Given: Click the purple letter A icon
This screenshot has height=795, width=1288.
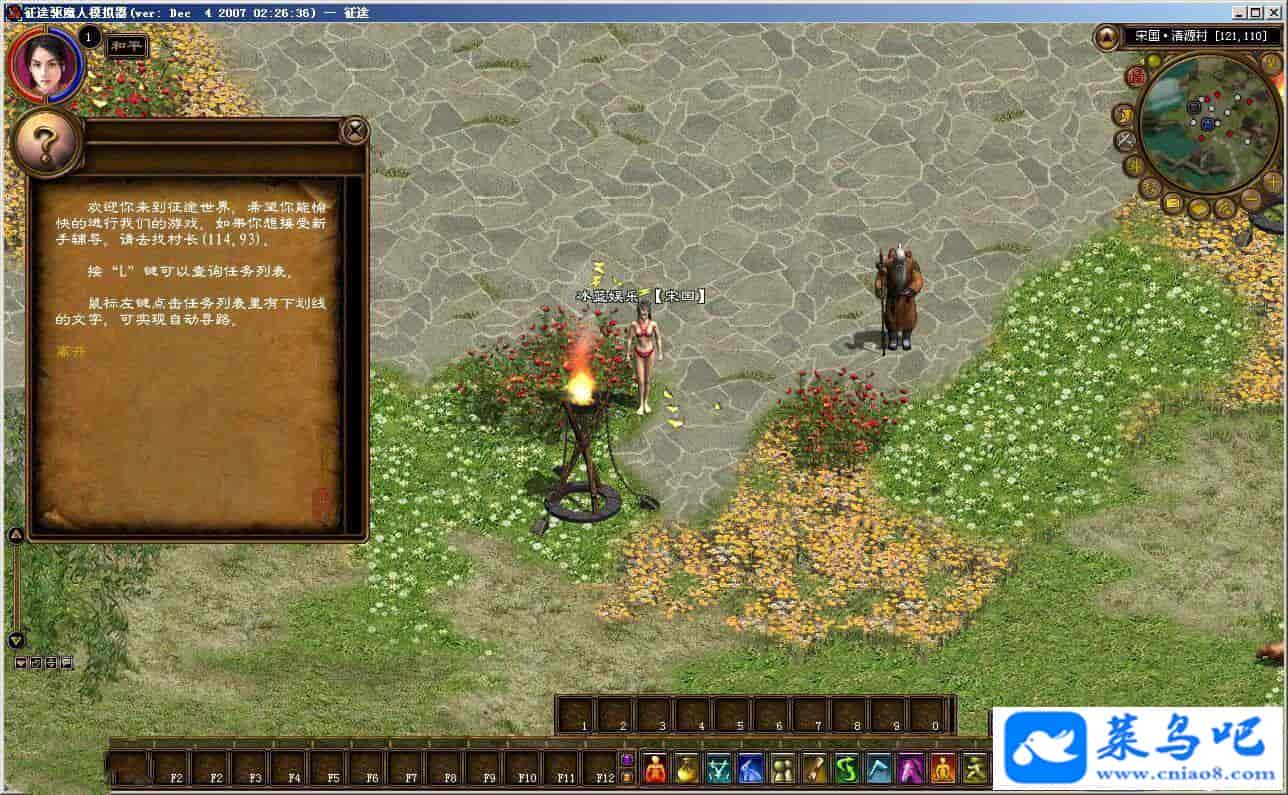Looking at the screenshot, I should pos(911,768).
